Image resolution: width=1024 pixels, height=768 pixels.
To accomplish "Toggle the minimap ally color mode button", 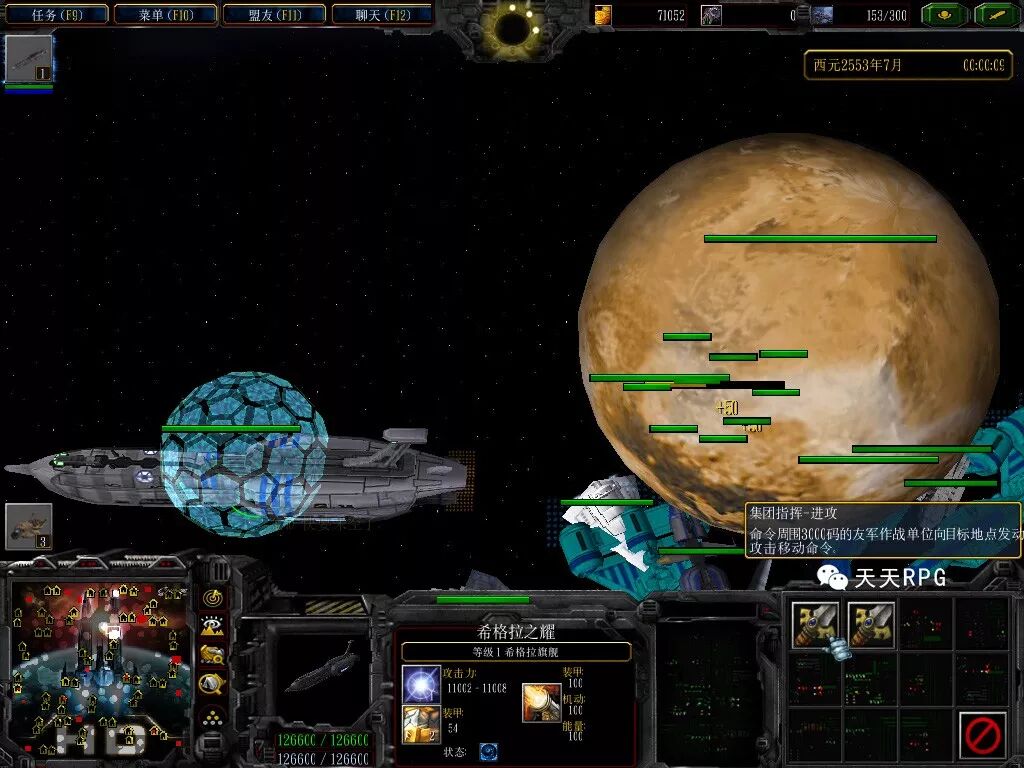I will (x=212, y=656).
